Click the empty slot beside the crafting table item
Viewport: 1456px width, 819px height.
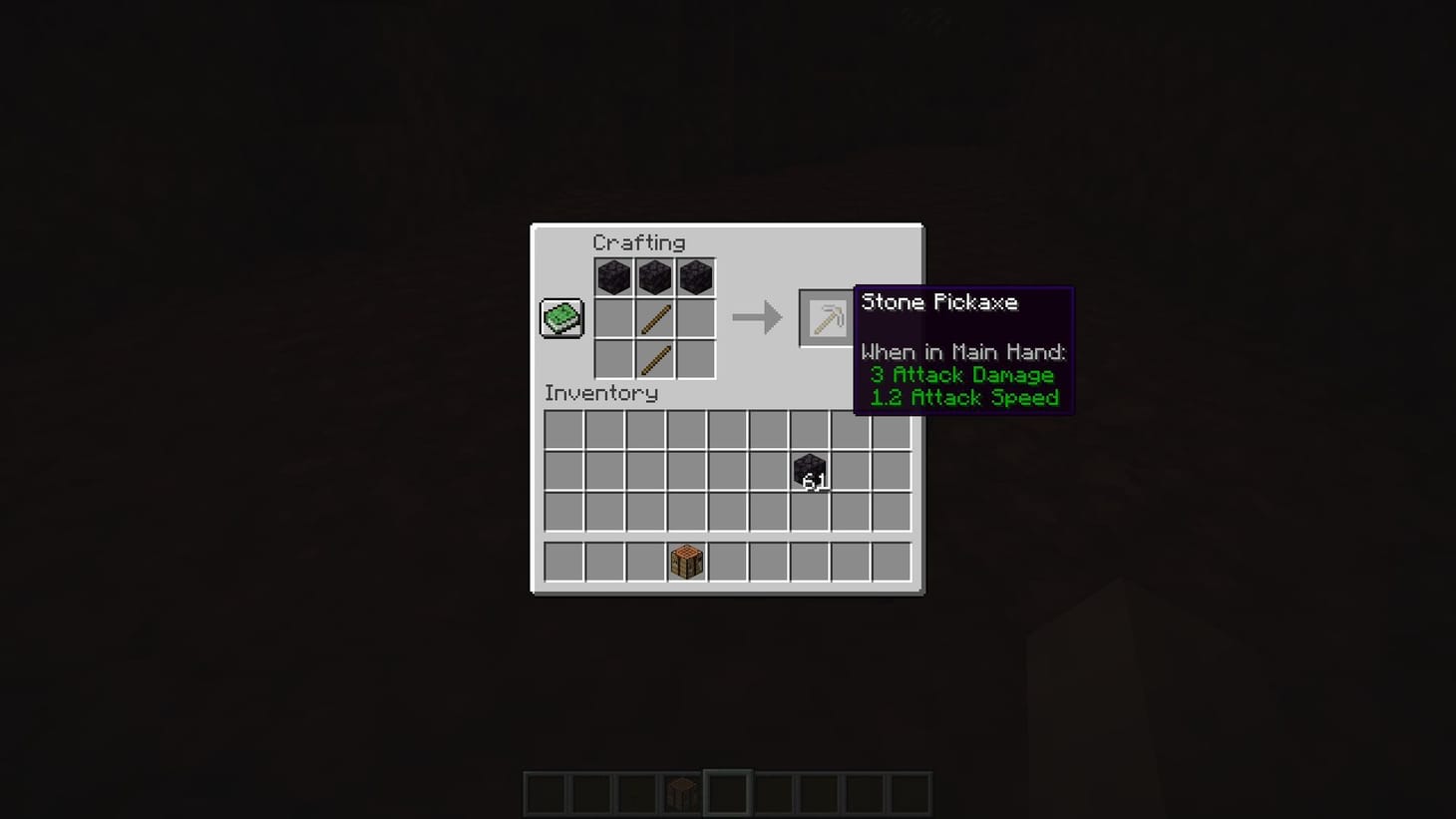[x=727, y=562]
